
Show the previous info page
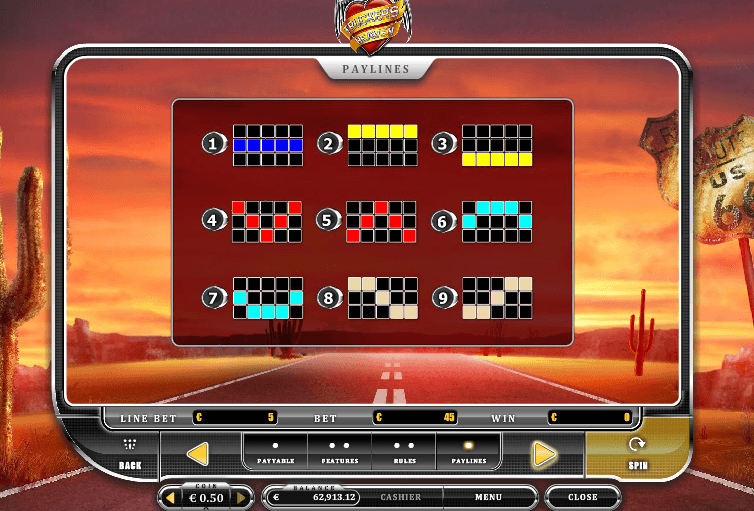(197, 454)
